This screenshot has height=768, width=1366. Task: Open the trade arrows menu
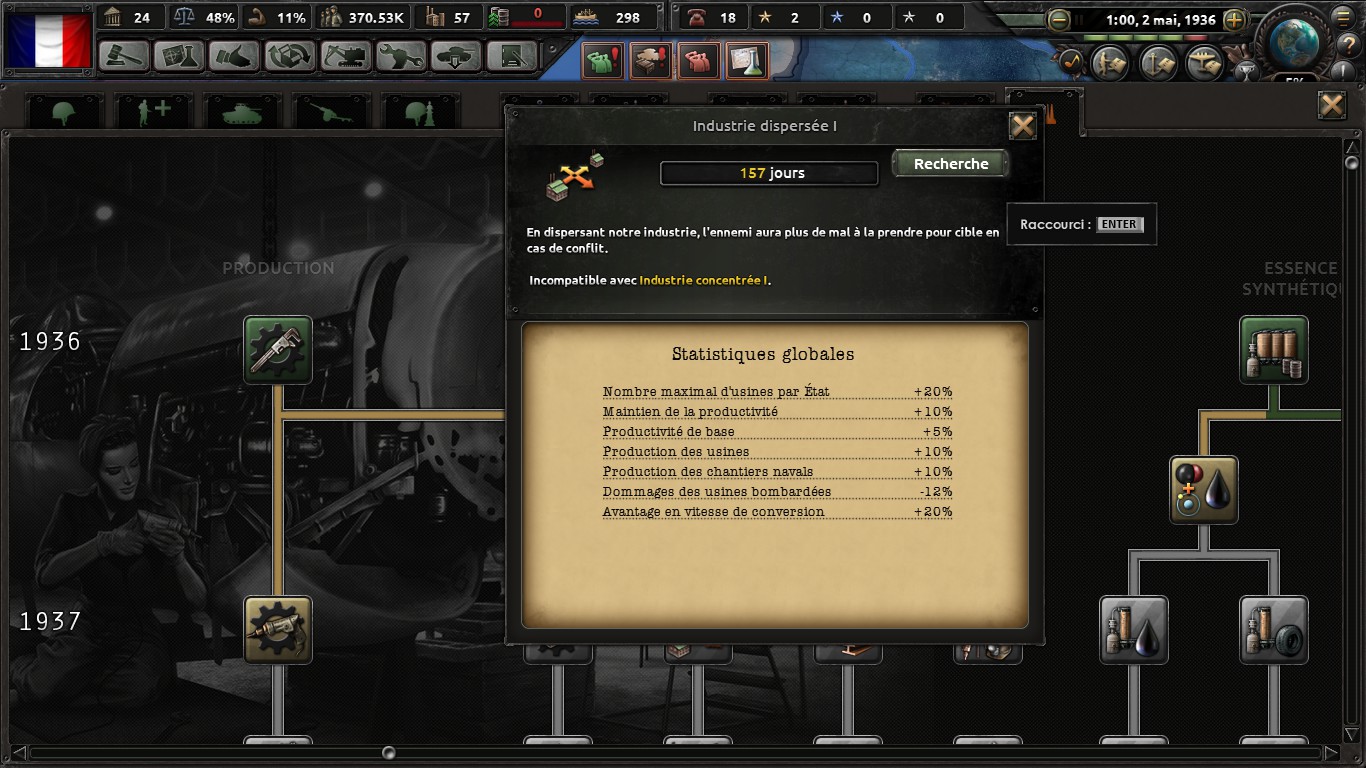coord(290,55)
